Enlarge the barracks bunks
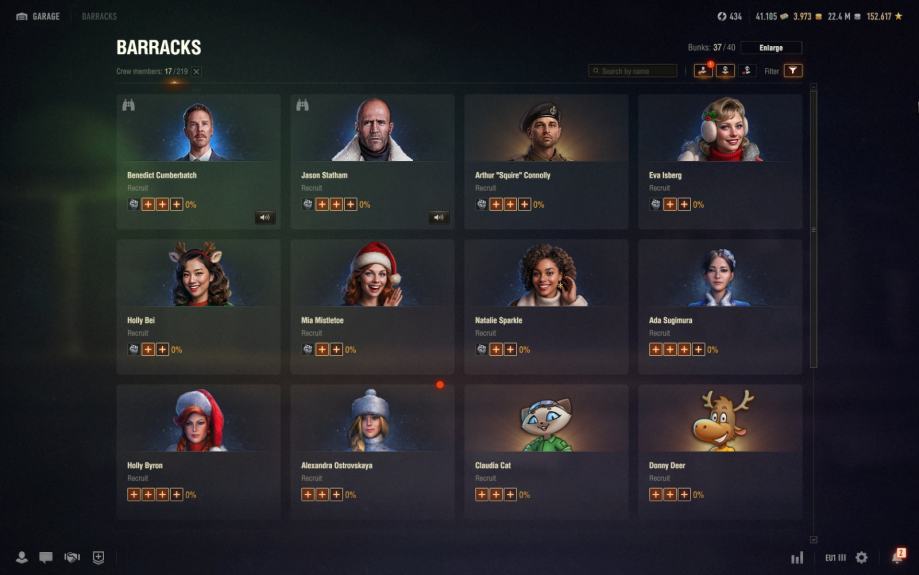This screenshot has height=575, width=919. 771,47
